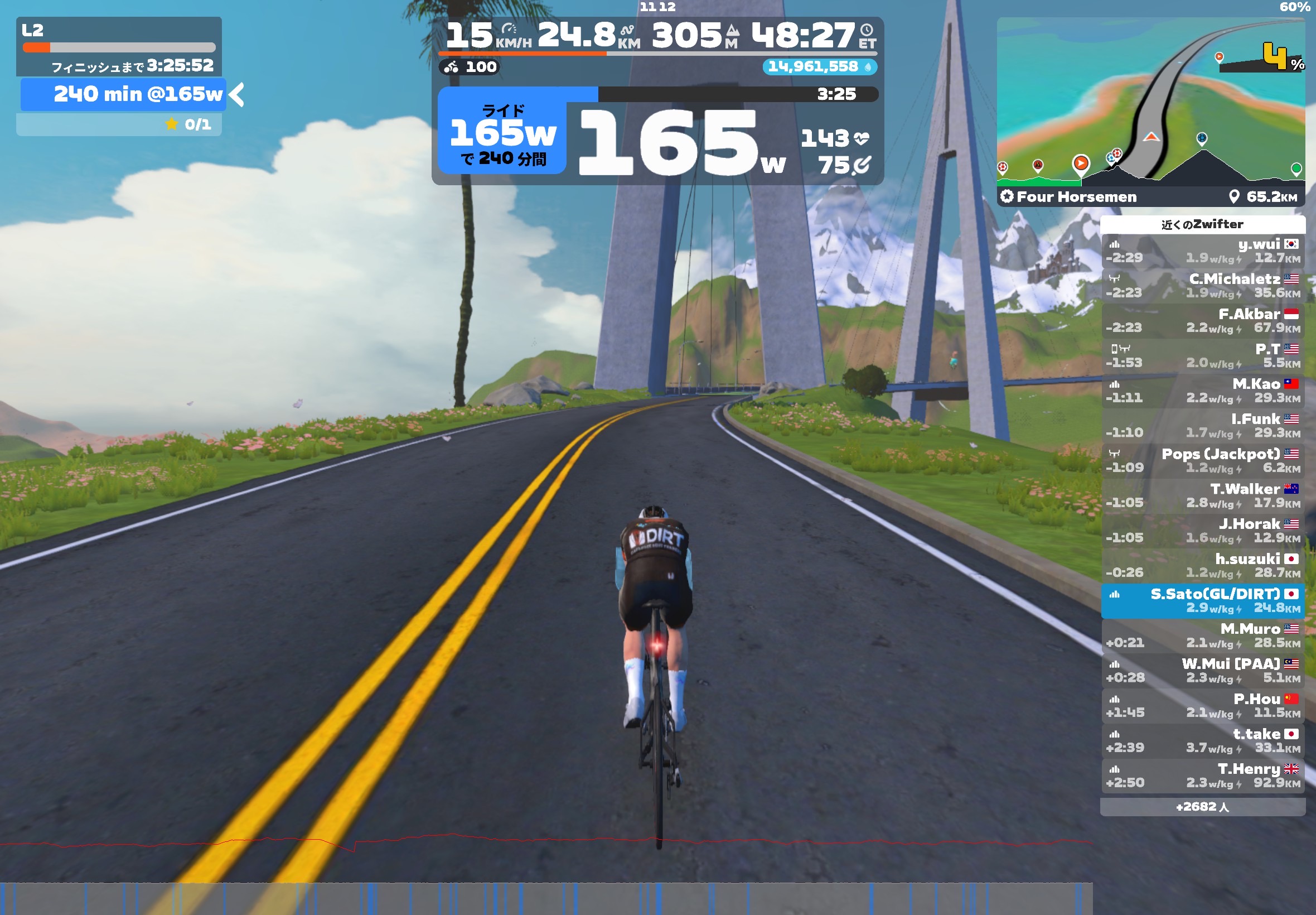Pick M.Kao from the nearby riders
The height and width of the screenshot is (915, 1316).
[1202, 391]
